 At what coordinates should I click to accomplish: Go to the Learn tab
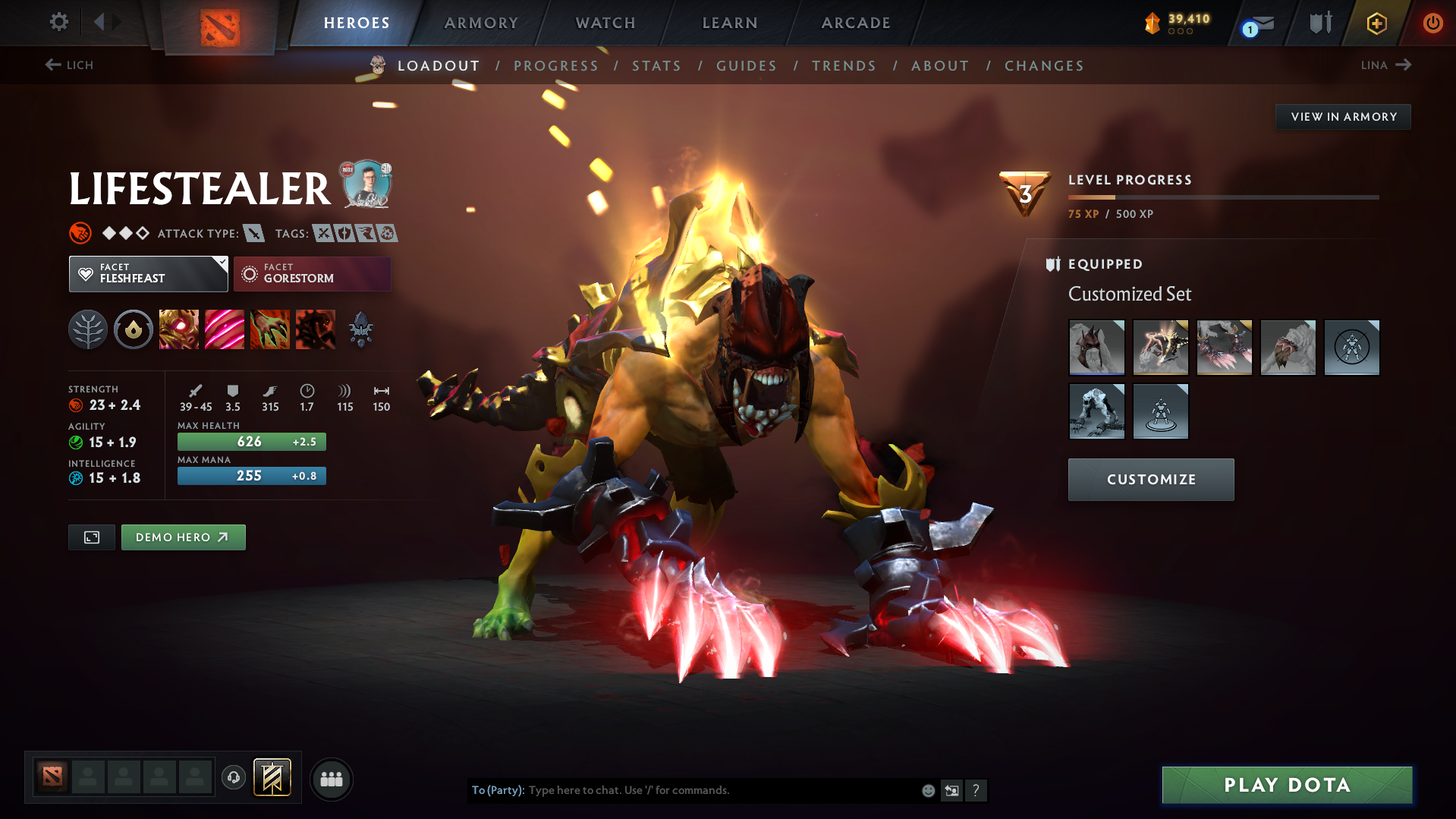(x=730, y=23)
